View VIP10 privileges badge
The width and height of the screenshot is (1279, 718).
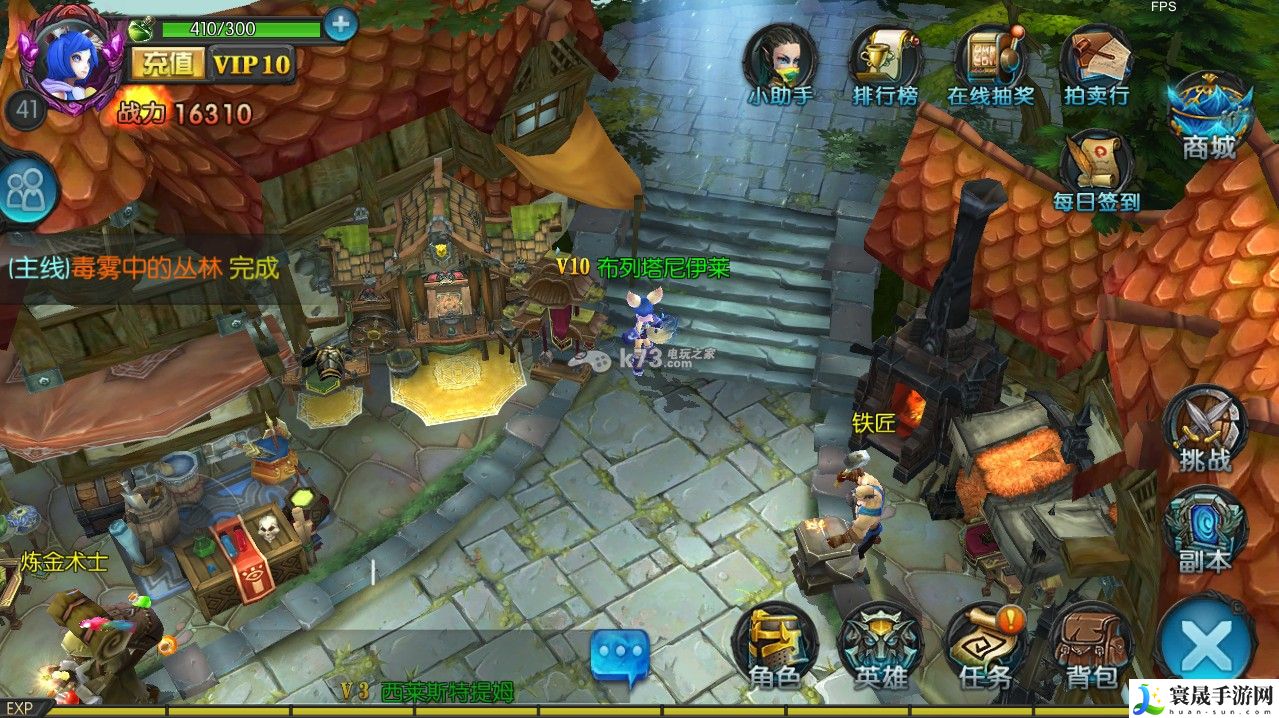(251, 65)
